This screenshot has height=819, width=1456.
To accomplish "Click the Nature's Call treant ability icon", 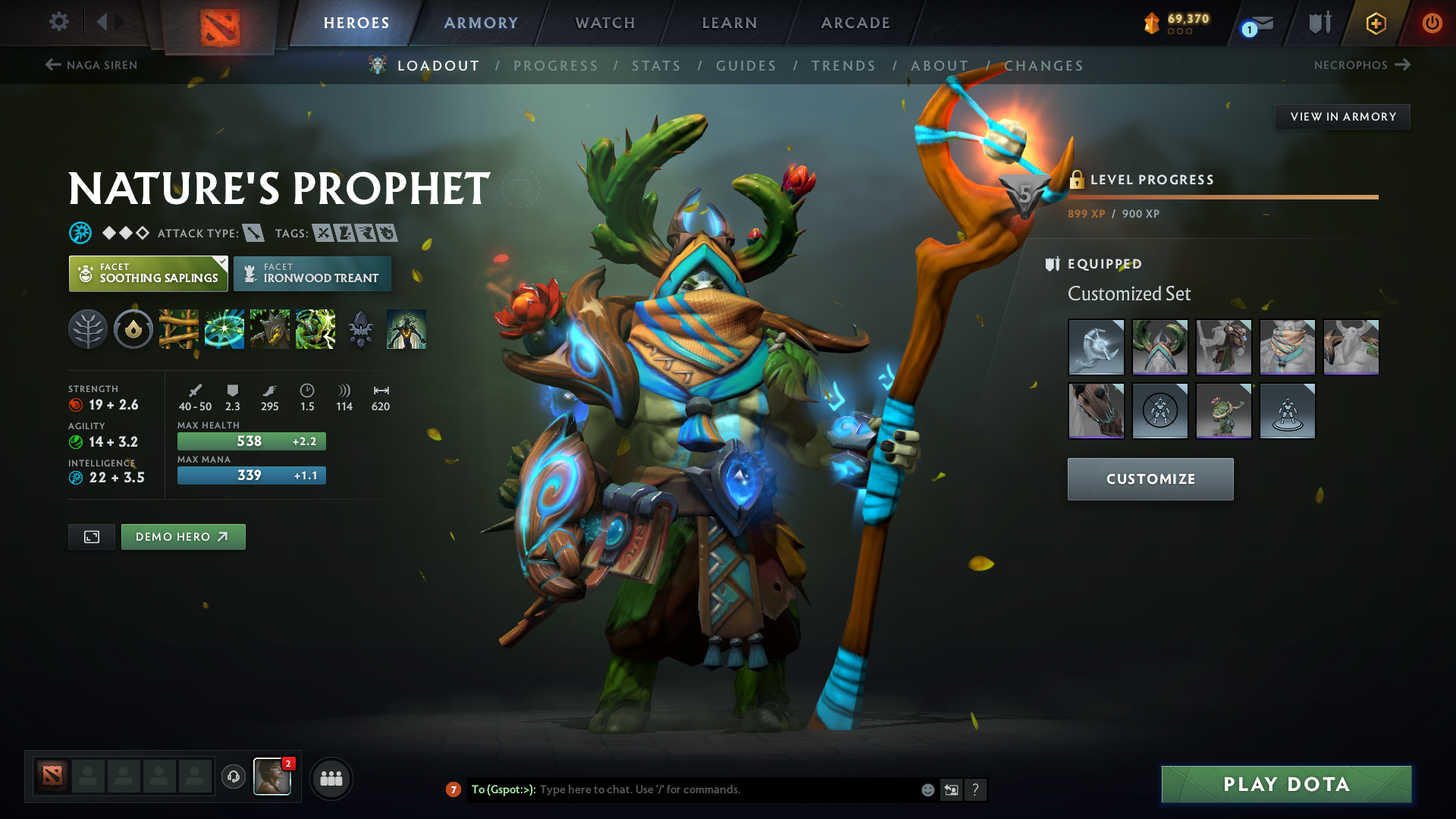I will point(270,329).
